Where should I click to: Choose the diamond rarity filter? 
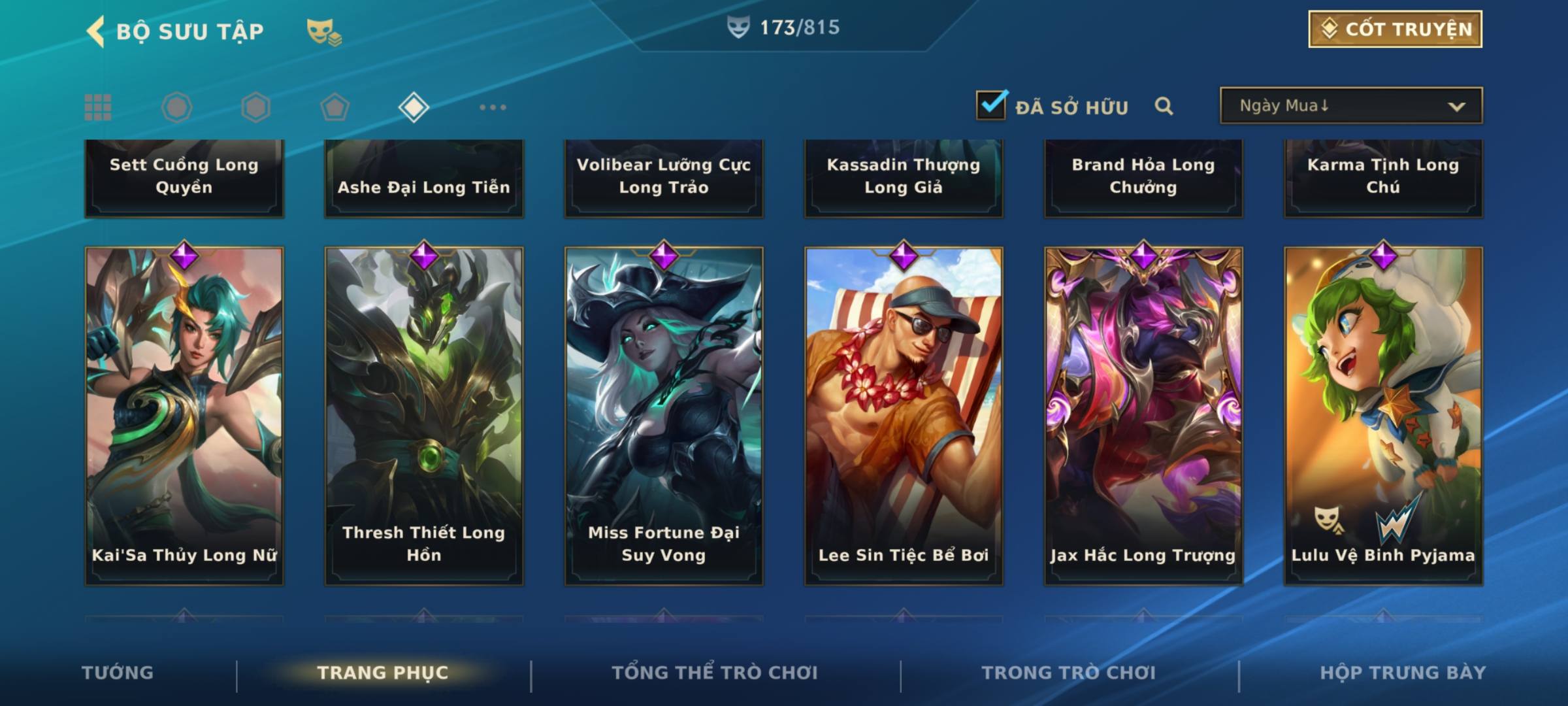pos(414,107)
